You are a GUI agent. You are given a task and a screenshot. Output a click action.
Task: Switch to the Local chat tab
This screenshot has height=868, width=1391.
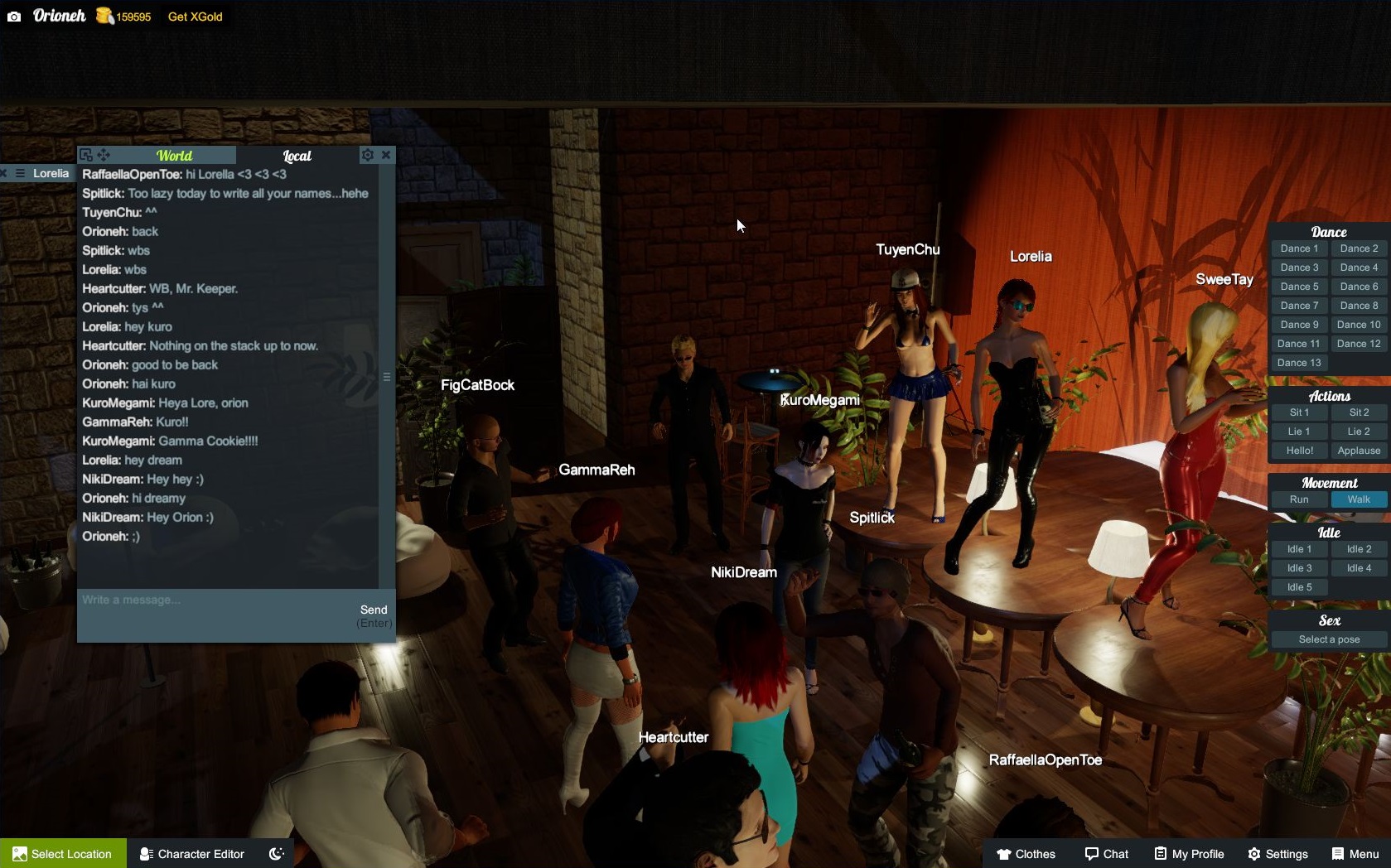[x=297, y=156]
